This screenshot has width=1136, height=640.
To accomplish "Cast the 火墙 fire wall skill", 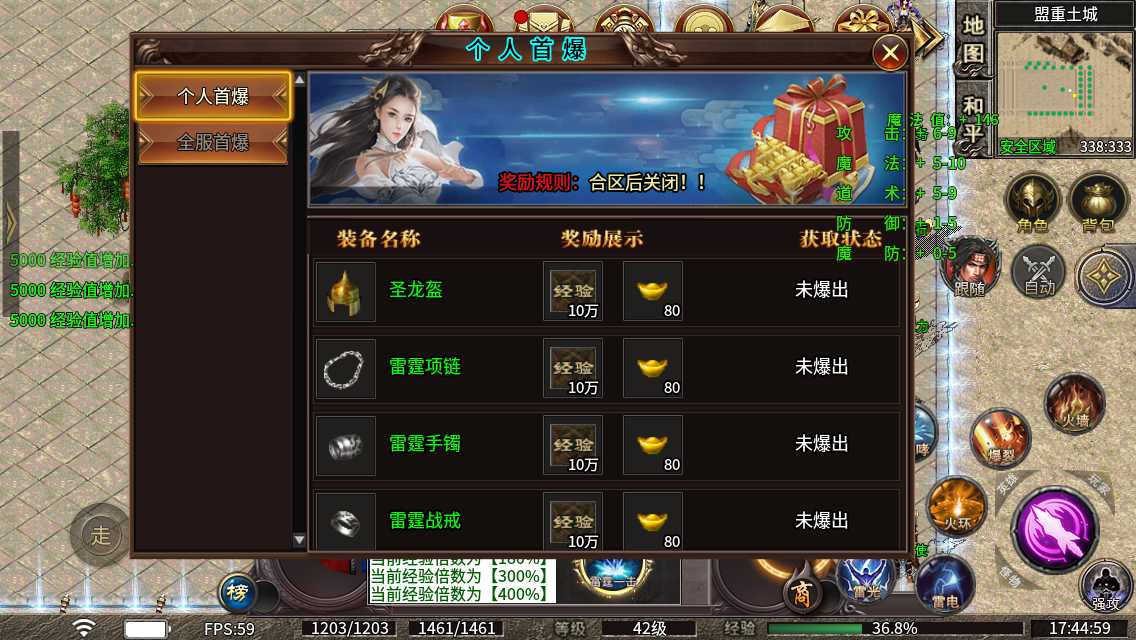I will coord(1074,403).
